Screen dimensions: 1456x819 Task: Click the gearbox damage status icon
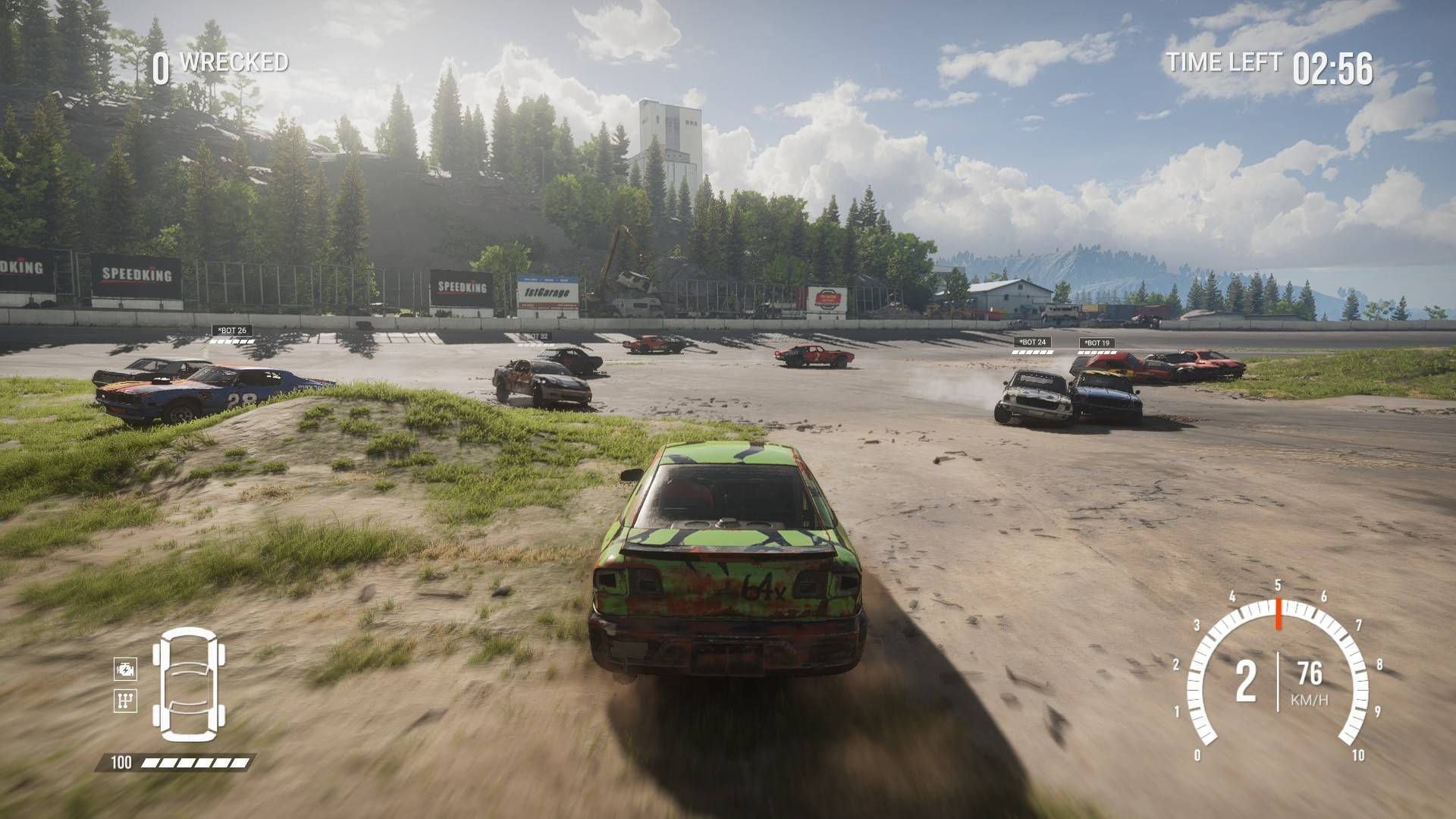click(124, 700)
